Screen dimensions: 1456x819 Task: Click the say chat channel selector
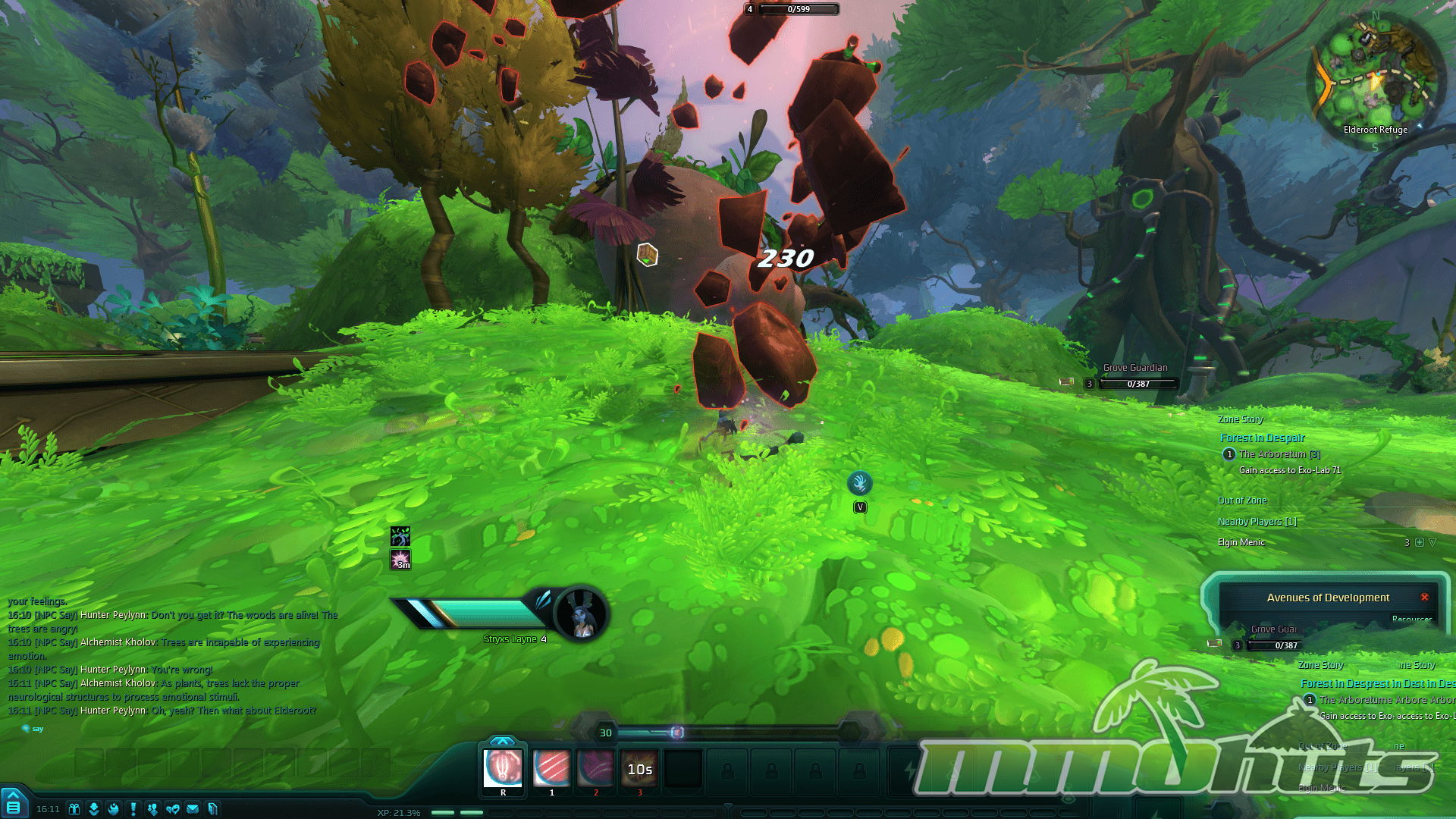[33, 729]
